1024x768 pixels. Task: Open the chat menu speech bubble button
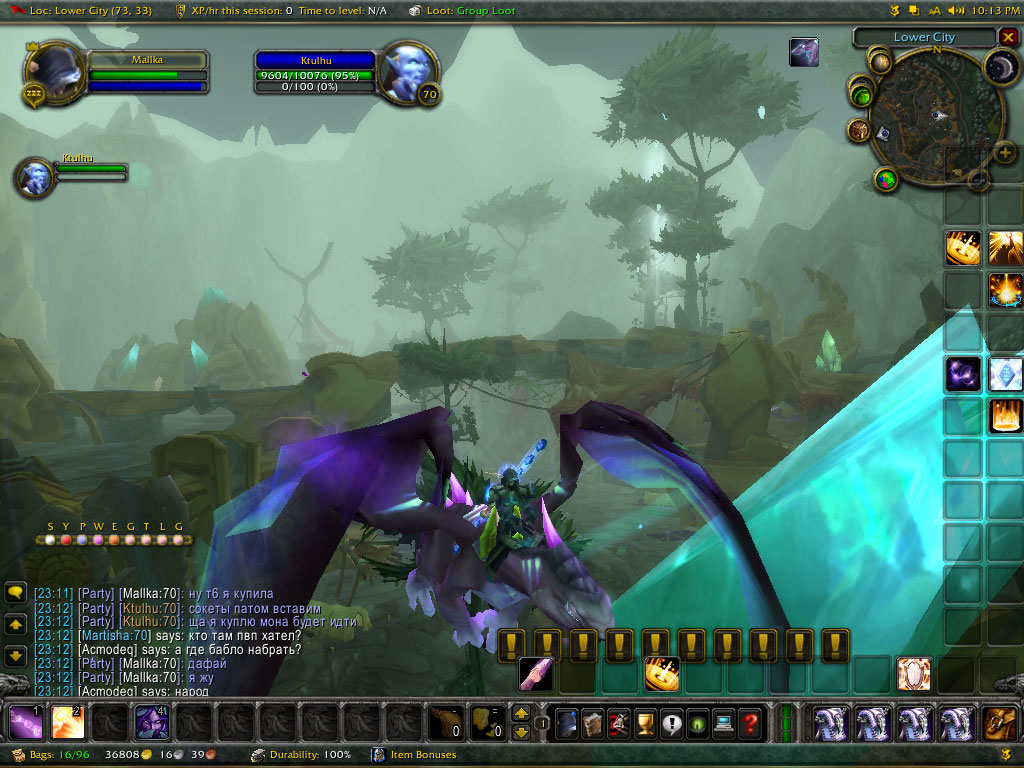tap(15, 593)
